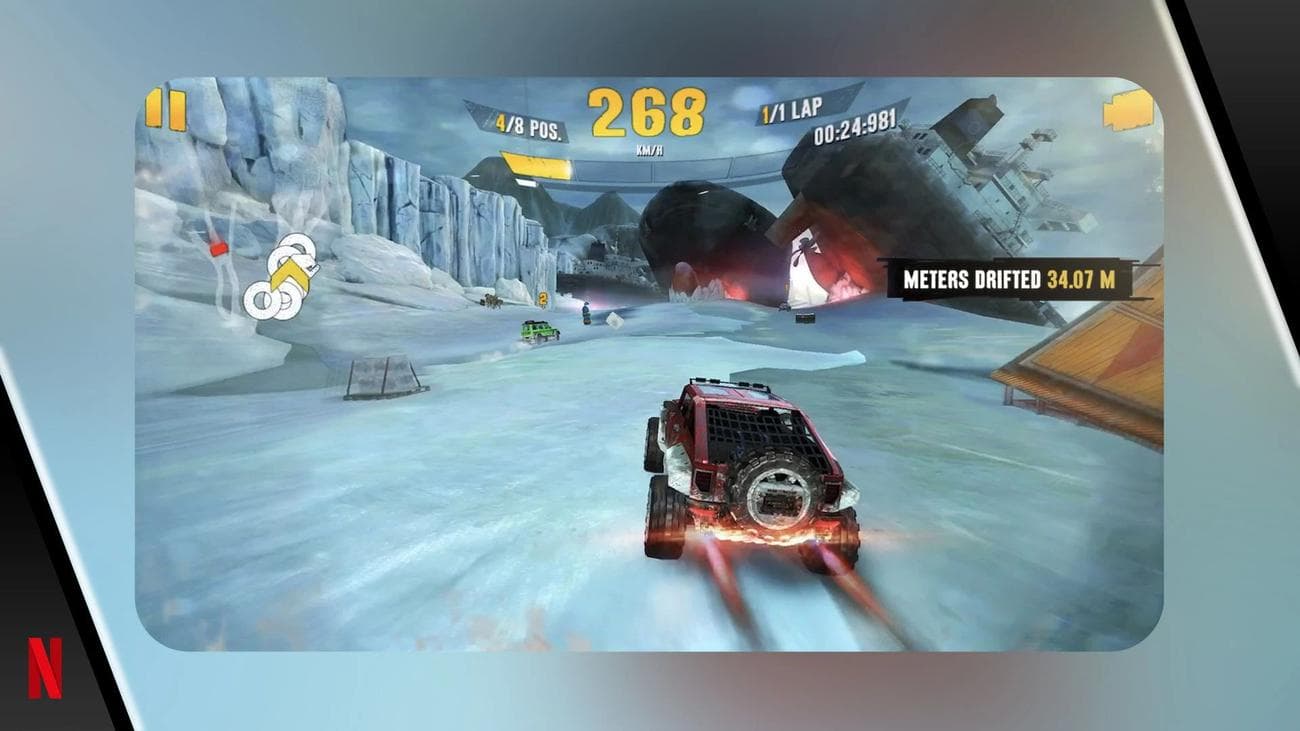Viewport: 1300px width, 731px height.
Task: Select the racer marker in the distance
Action: click(586, 311)
